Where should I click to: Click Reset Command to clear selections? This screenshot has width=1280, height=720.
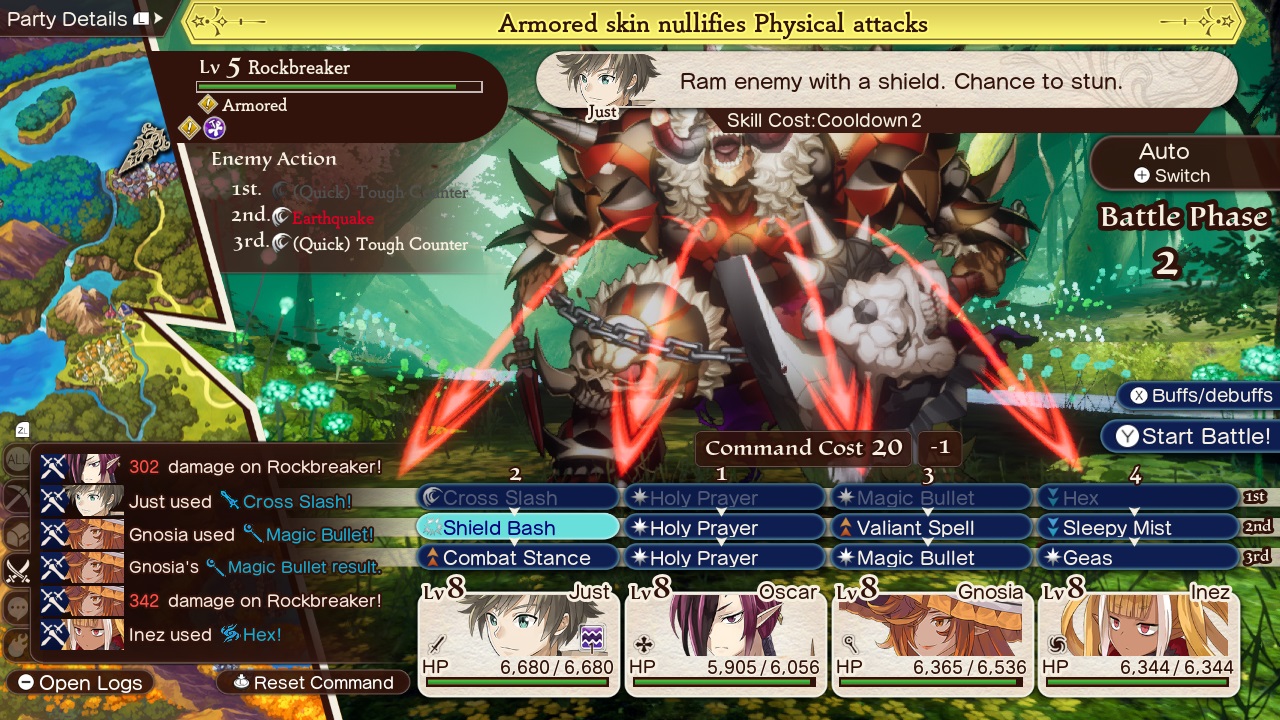312,683
